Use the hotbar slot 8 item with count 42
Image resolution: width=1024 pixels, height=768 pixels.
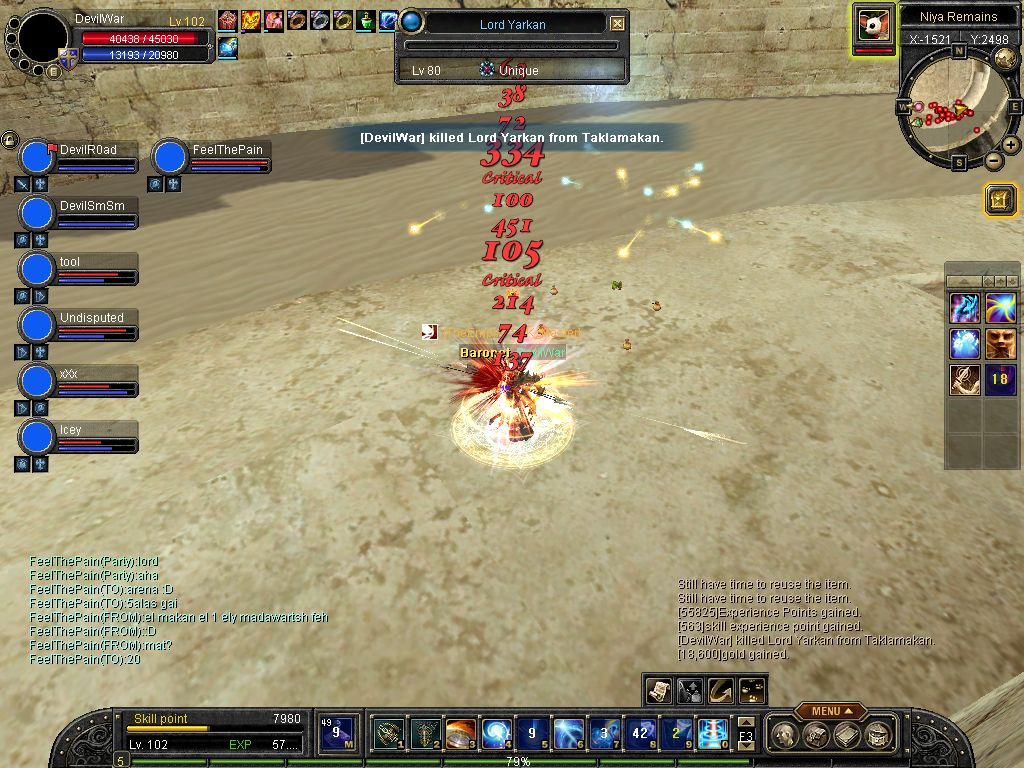point(642,734)
